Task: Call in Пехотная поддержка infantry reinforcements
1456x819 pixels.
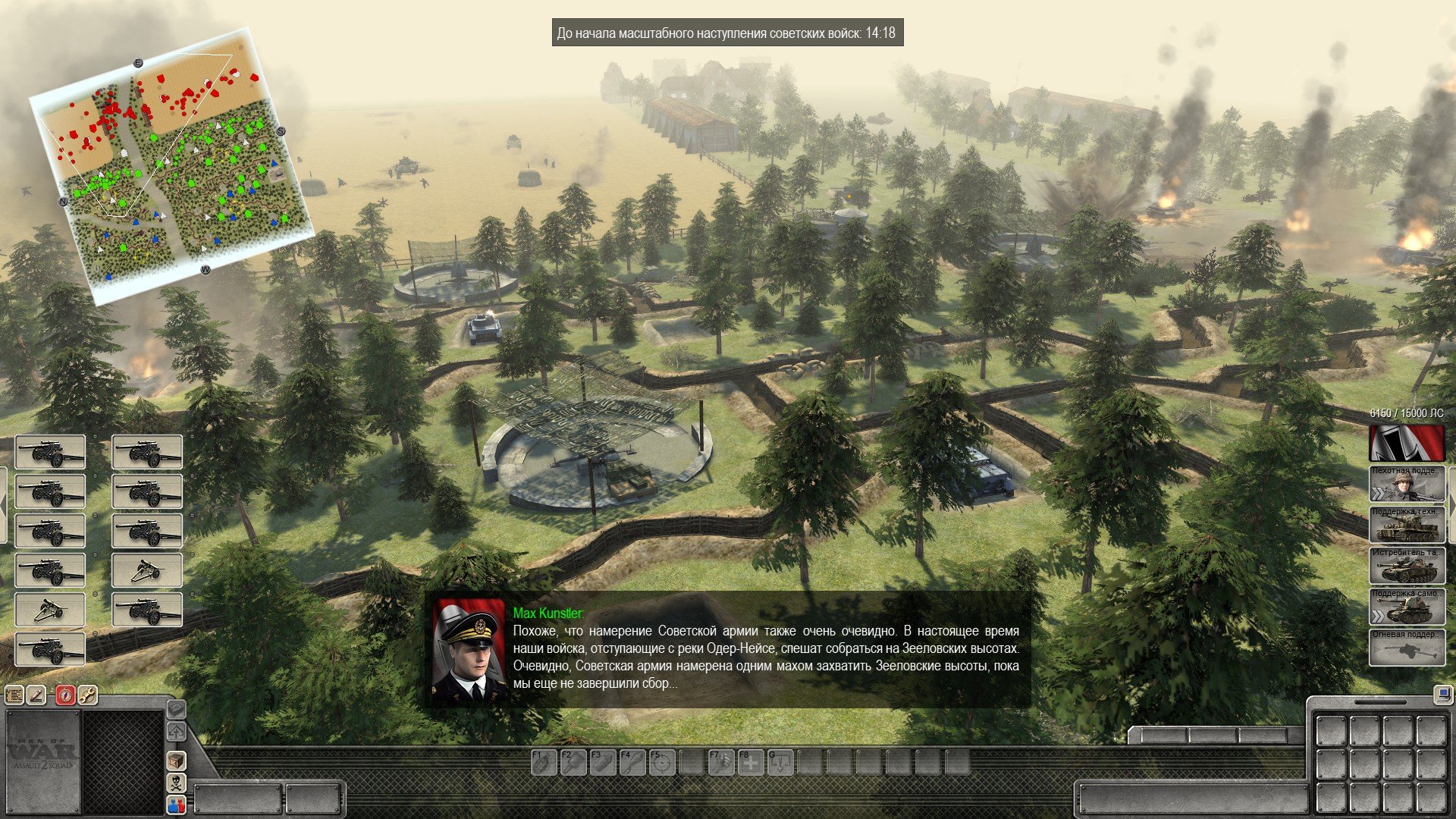Action: [x=1407, y=484]
